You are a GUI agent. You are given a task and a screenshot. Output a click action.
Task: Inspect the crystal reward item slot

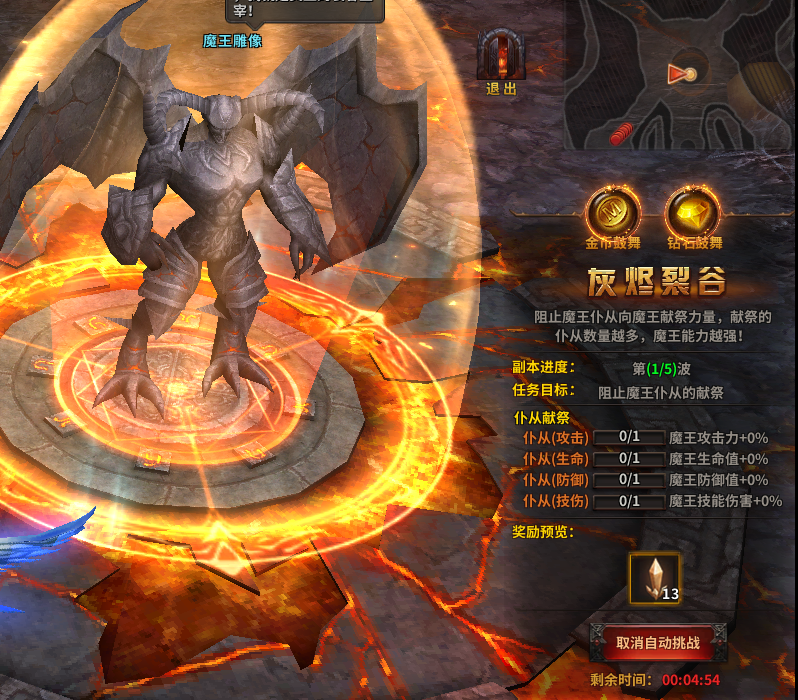(x=655, y=579)
